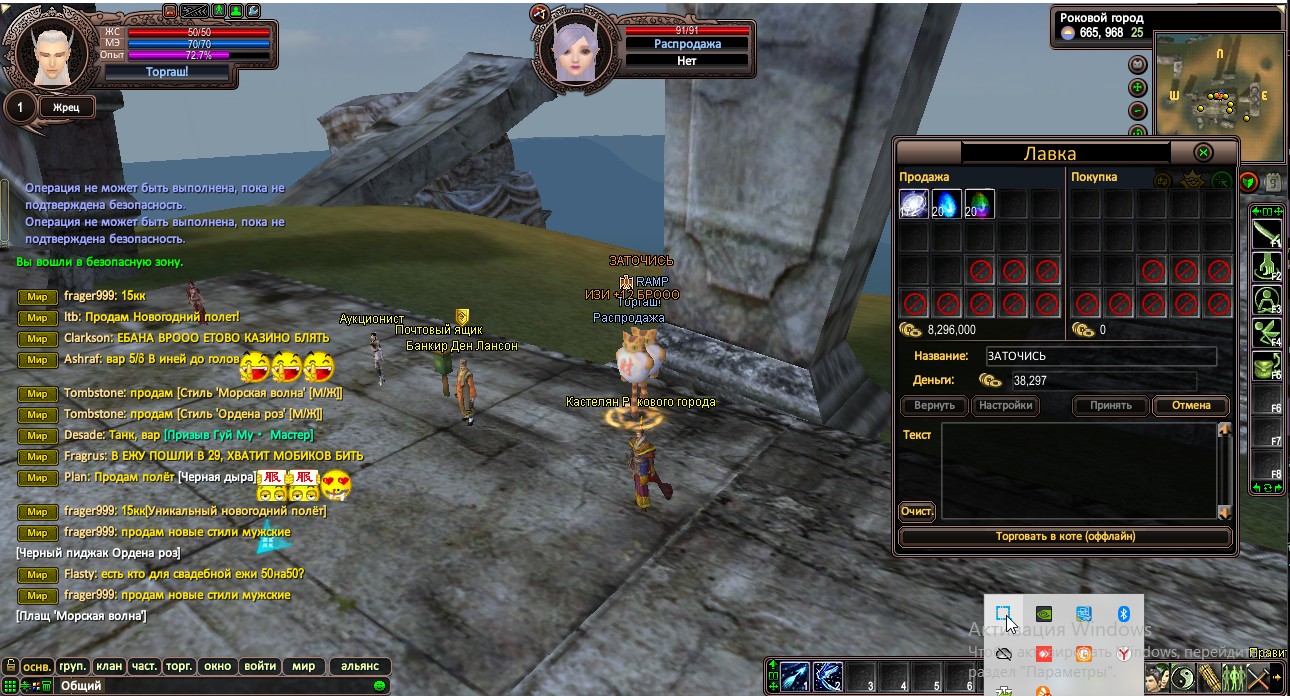Viewport: 1290px width, 696px height.
Task: Open shop Настройки
Action: tap(1005, 406)
